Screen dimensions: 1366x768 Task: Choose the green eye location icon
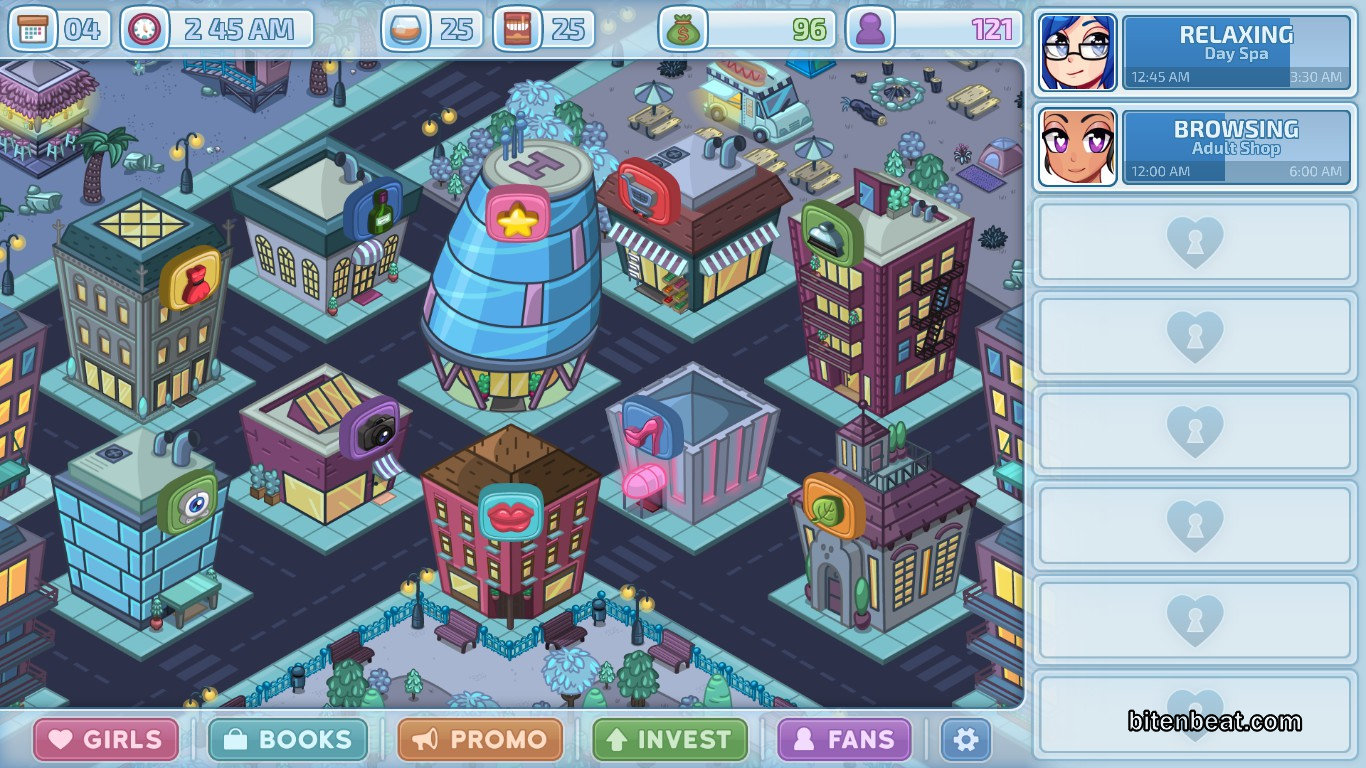[187, 501]
